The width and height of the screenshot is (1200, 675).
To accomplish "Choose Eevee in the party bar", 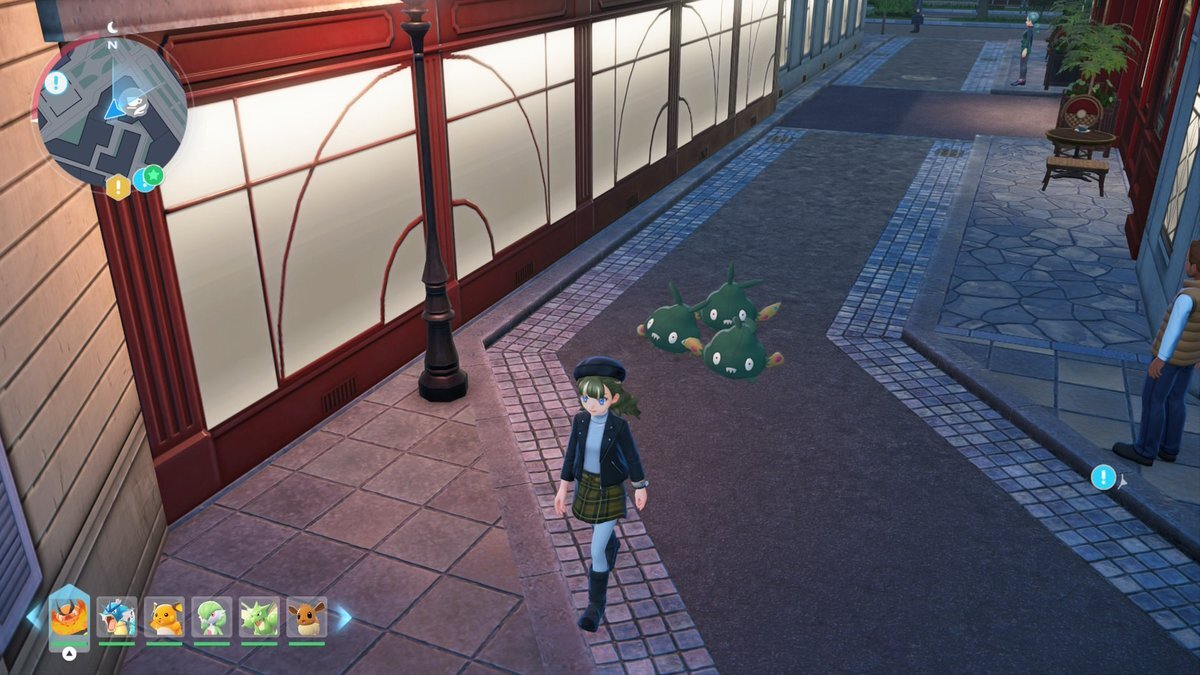I will tap(306, 617).
